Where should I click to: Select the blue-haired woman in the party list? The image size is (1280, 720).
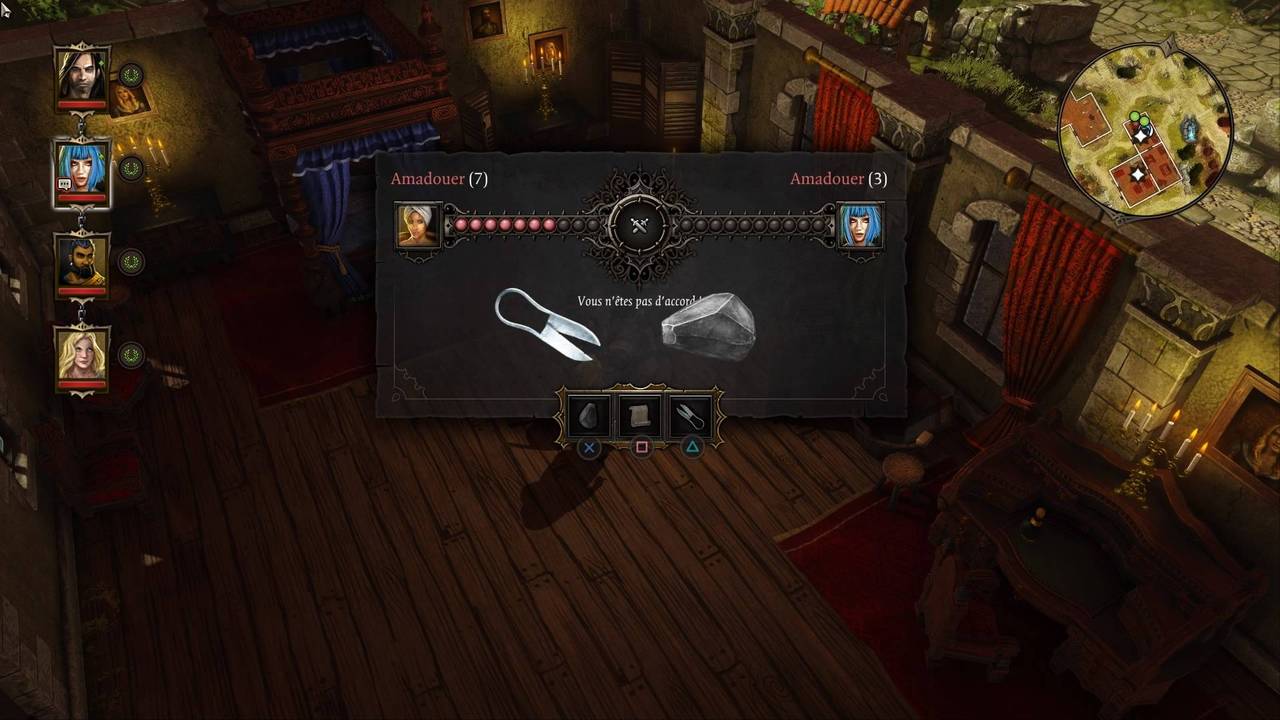click(x=82, y=168)
